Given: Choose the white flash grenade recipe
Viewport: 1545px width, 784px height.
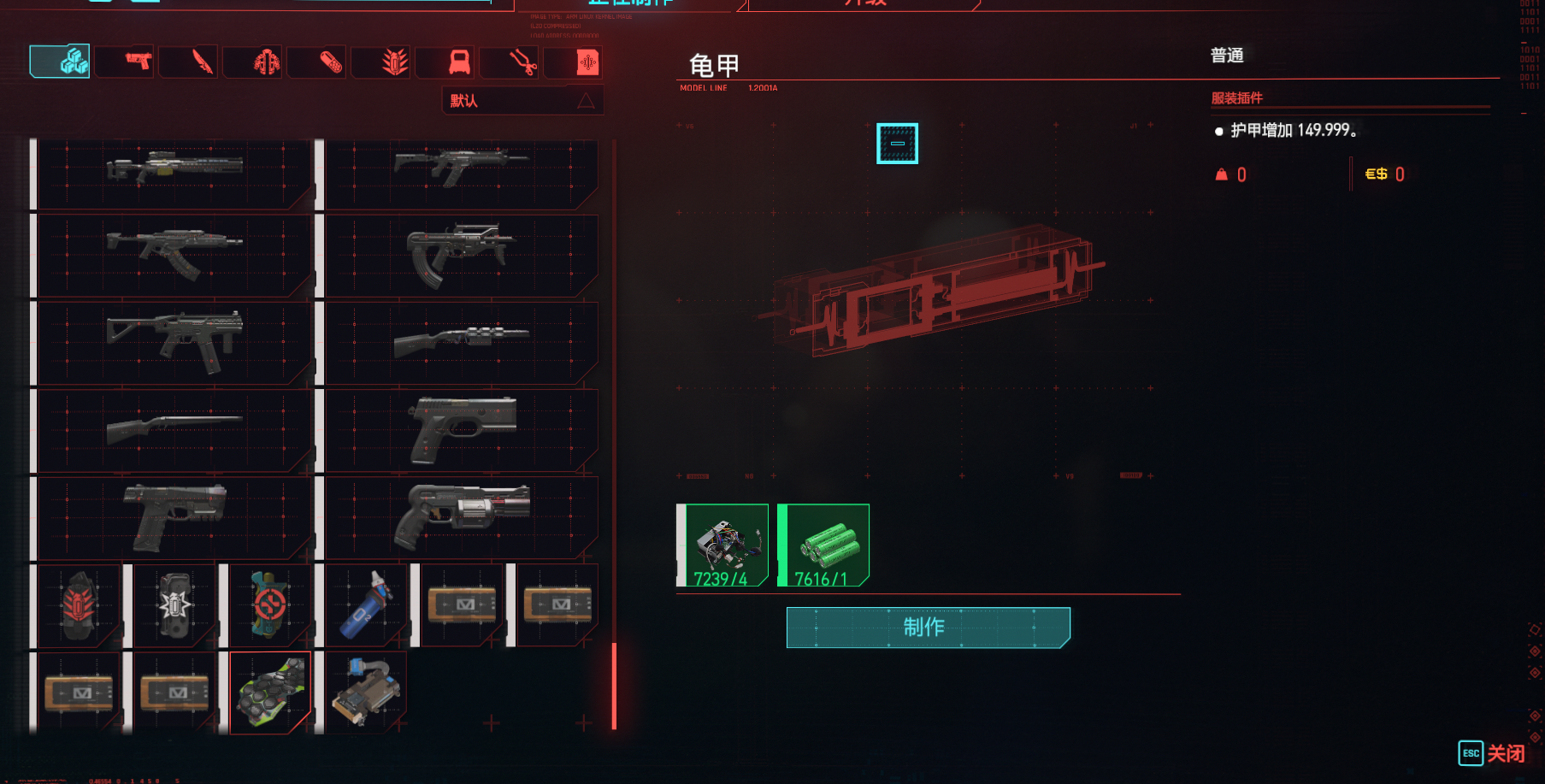Looking at the screenshot, I should click(x=174, y=605).
